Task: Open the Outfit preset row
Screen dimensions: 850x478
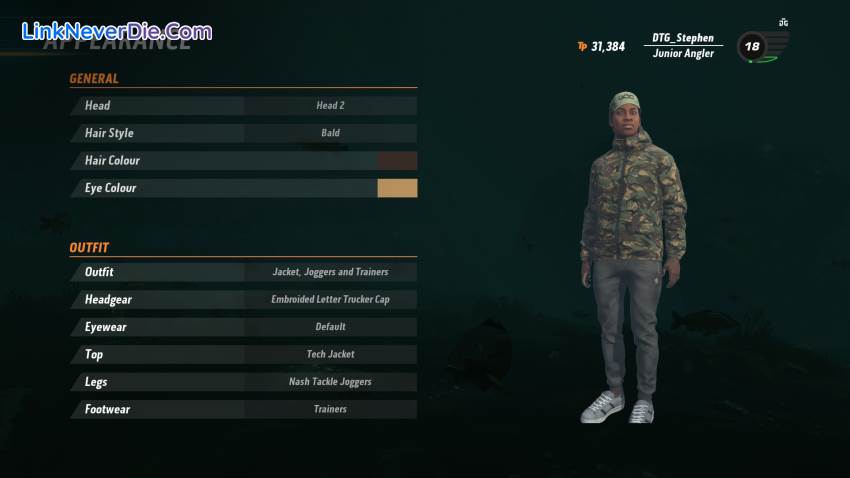Action: pyautogui.click(x=243, y=272)
